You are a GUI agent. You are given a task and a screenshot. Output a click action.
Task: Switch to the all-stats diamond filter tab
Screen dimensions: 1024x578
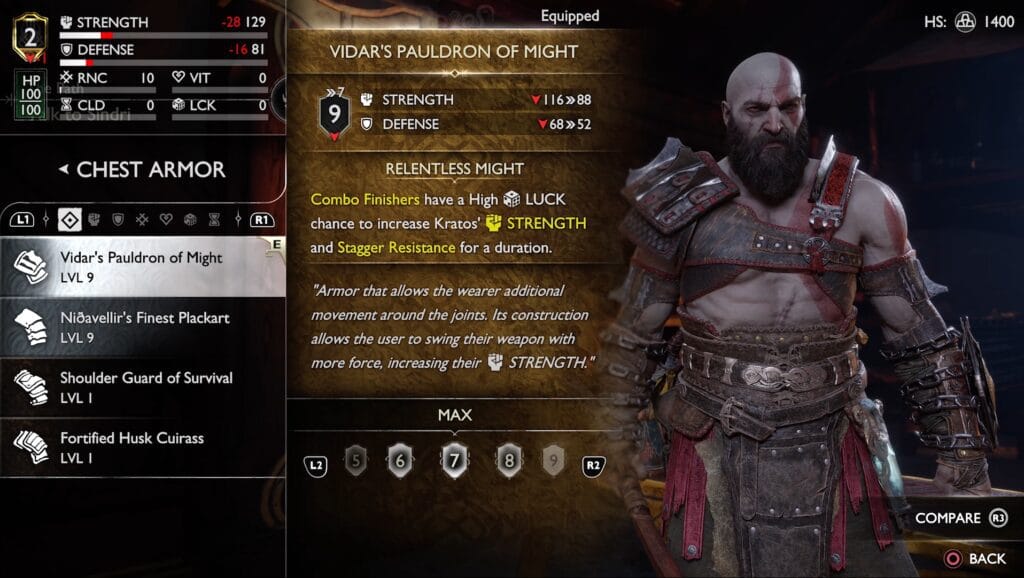tap(71, 219)
